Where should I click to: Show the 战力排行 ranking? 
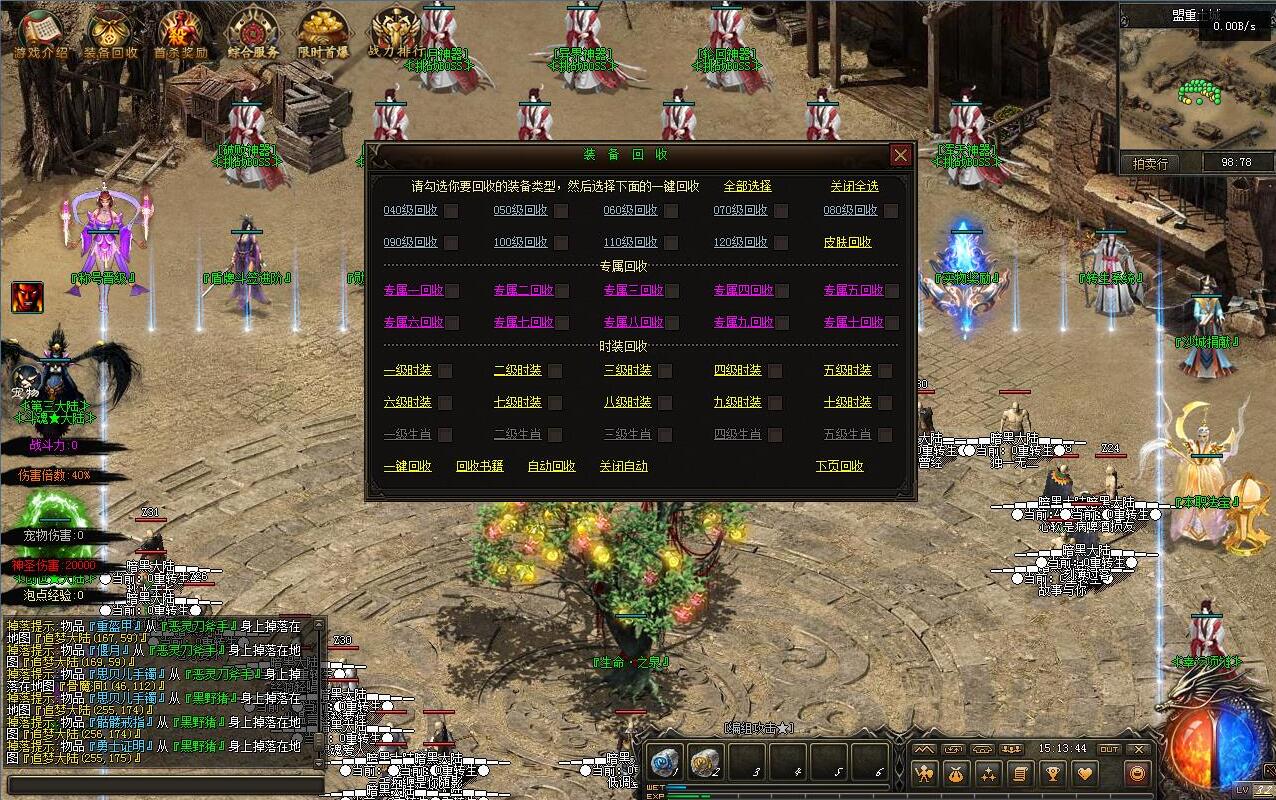click(x=395, y=33)
